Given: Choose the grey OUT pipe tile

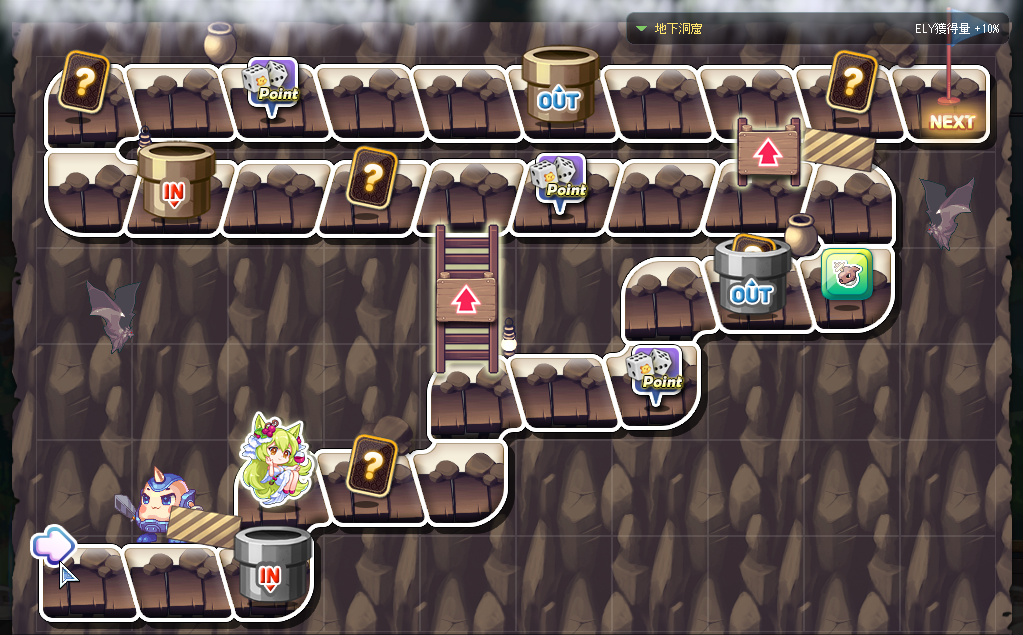Looking at the screenshot, I should tap(751, 280).
